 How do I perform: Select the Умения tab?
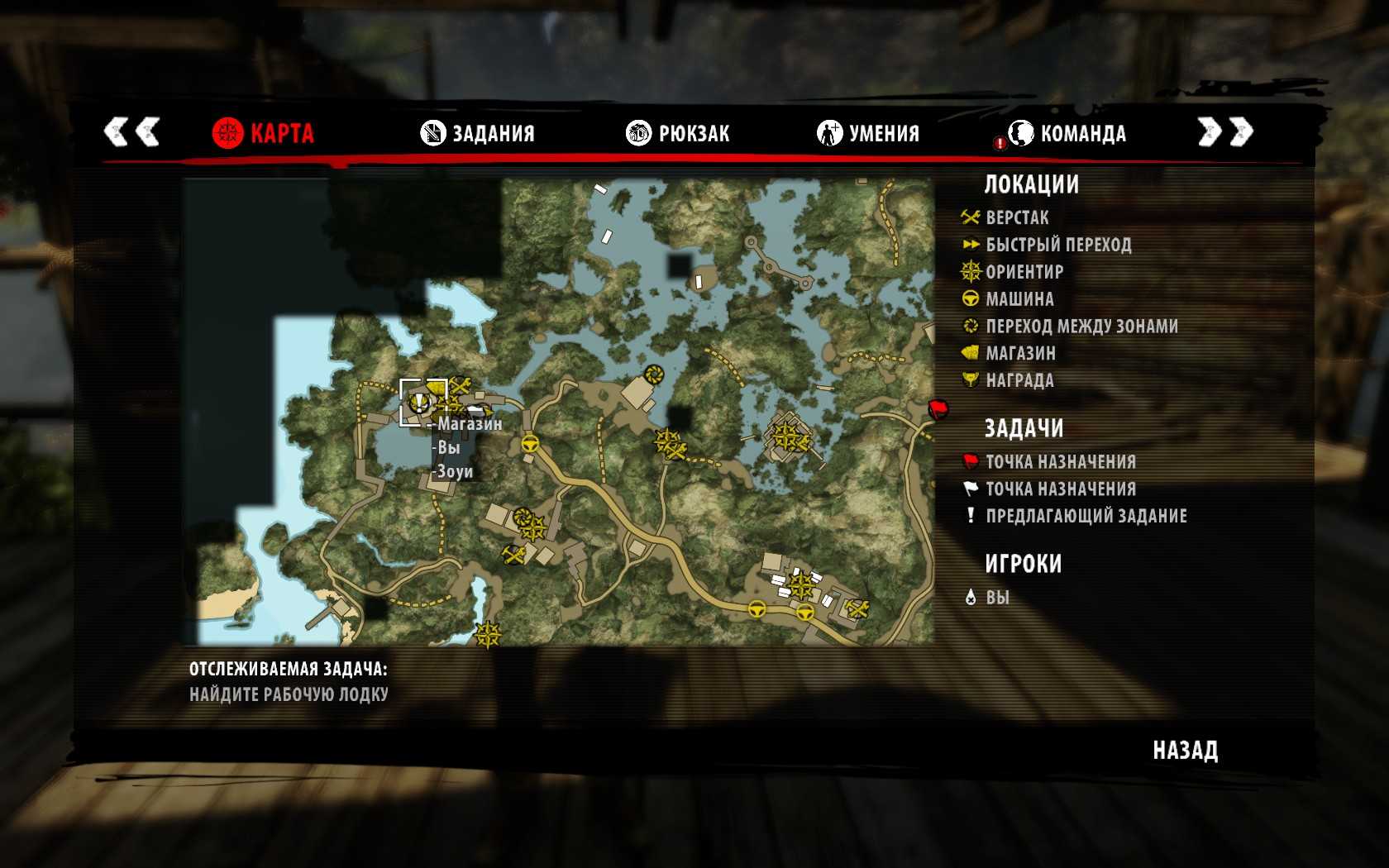tap(868, 133)
